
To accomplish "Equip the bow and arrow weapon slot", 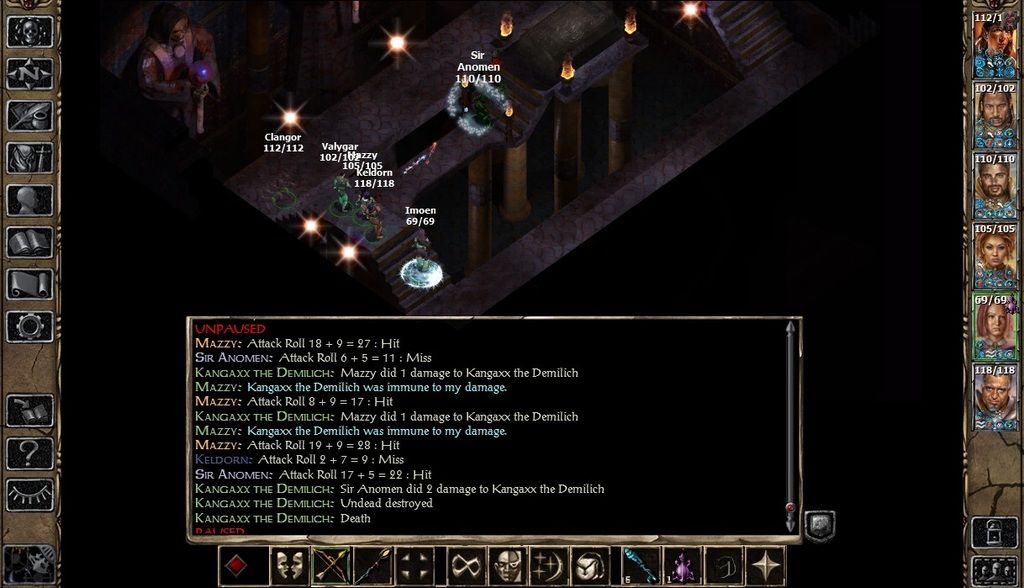I will (x=331, y=566).
